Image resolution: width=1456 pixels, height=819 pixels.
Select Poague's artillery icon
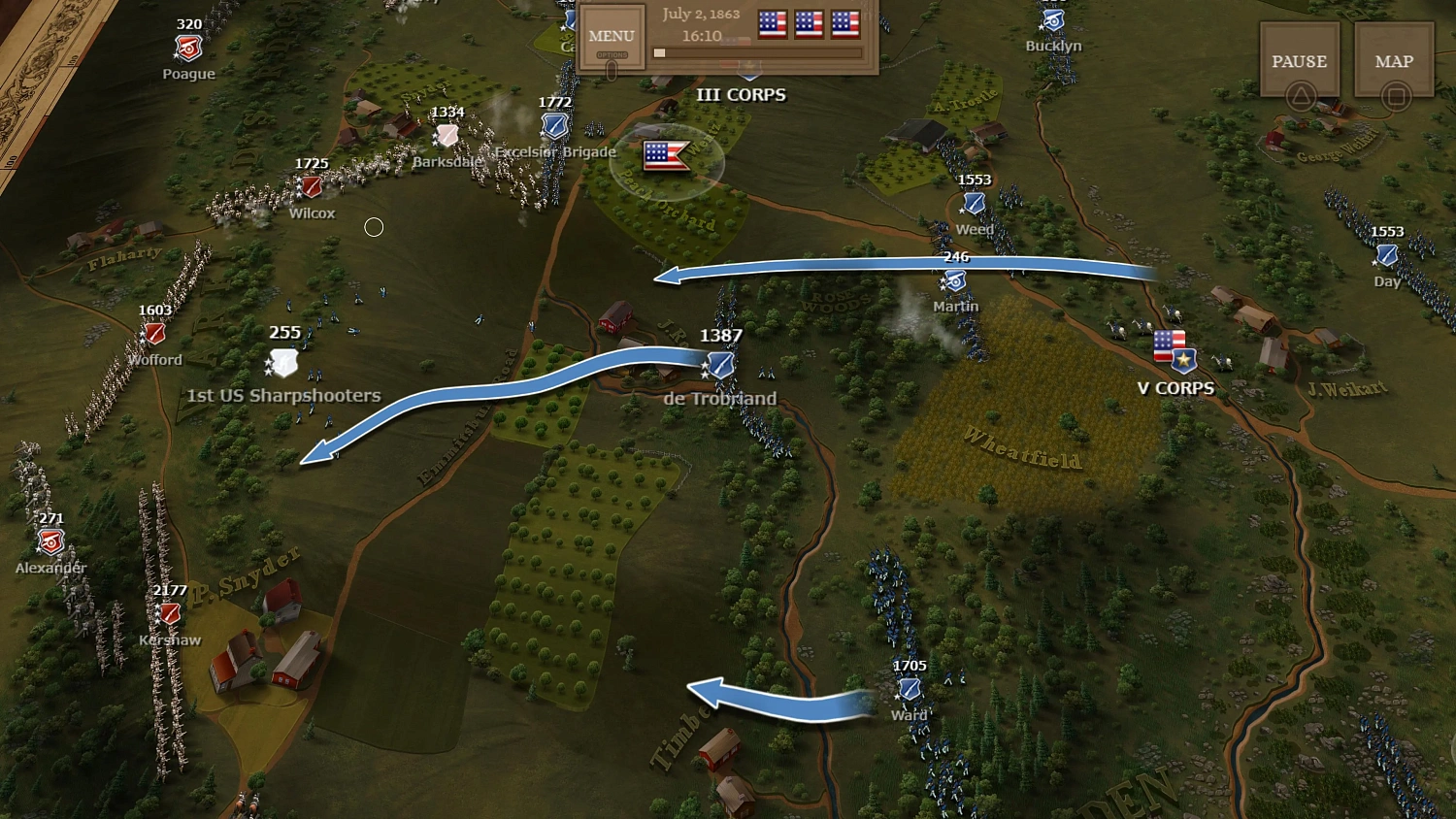187,47
